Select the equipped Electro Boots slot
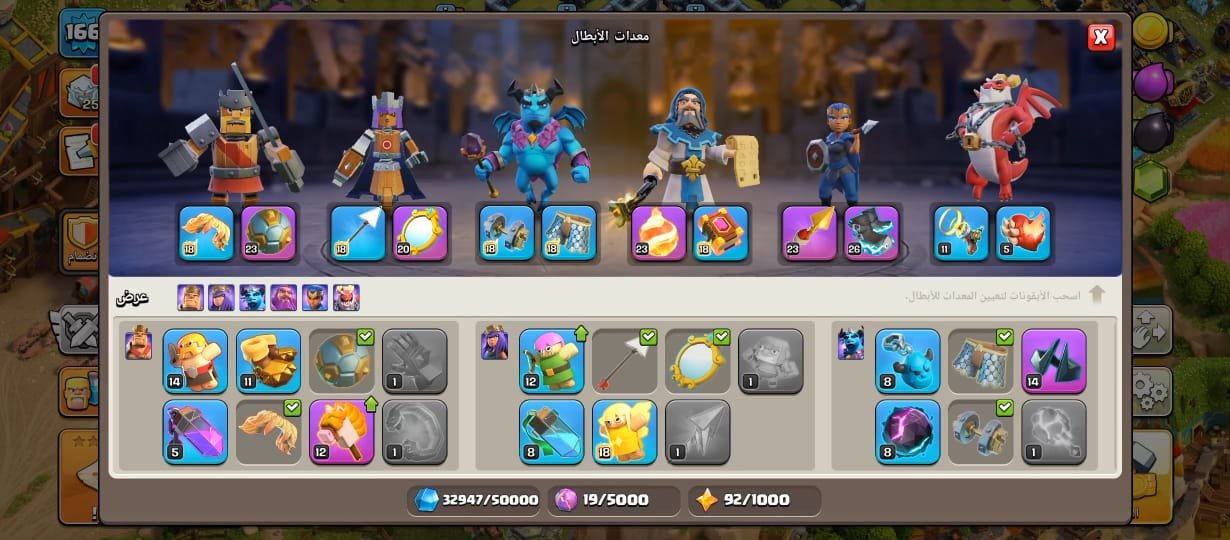This screenshot has width=1230, height=540. [871, 233]
